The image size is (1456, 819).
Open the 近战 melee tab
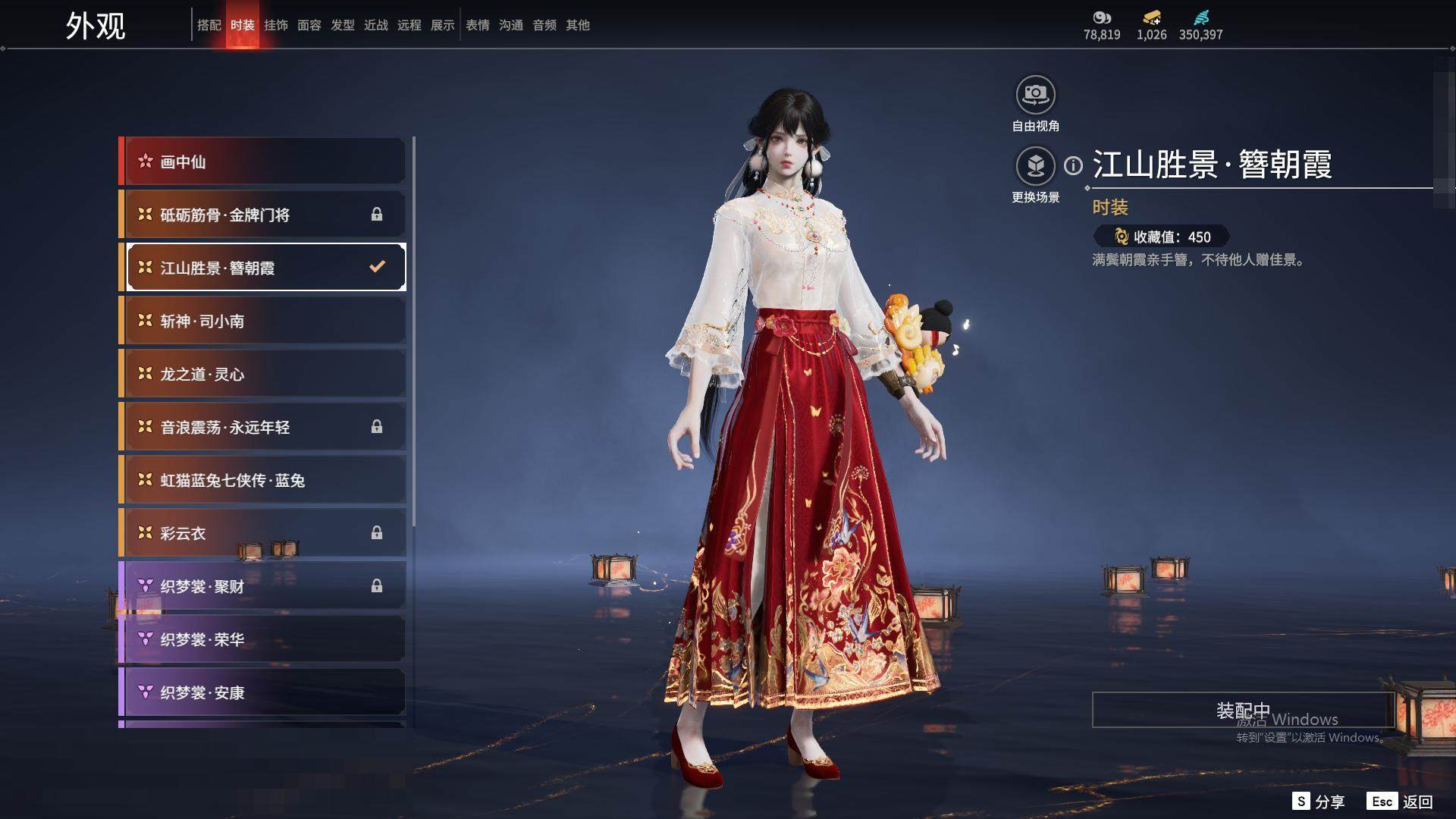(x=375, y=25)
